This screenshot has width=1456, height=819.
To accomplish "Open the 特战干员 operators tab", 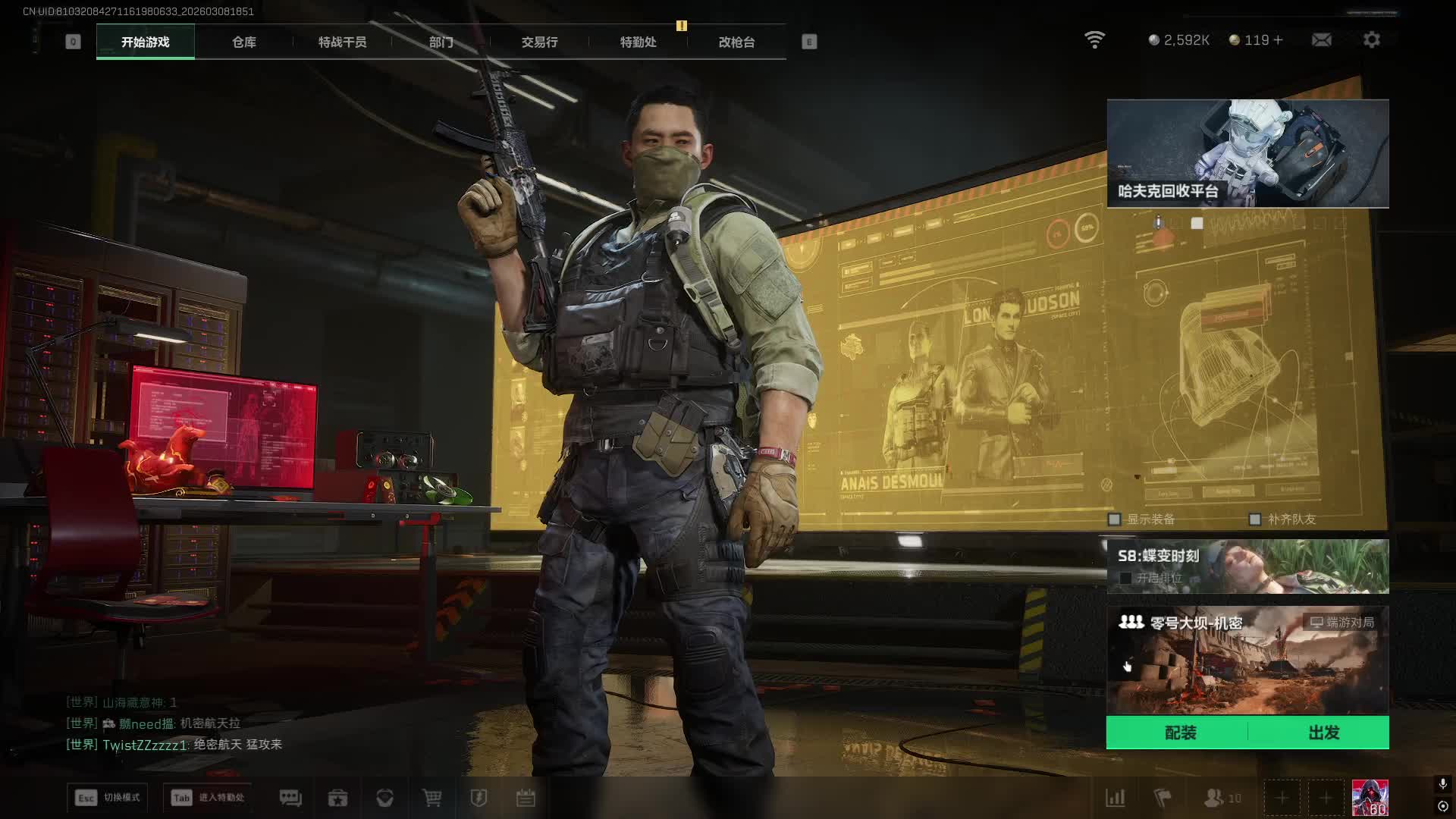I will 342,42.
